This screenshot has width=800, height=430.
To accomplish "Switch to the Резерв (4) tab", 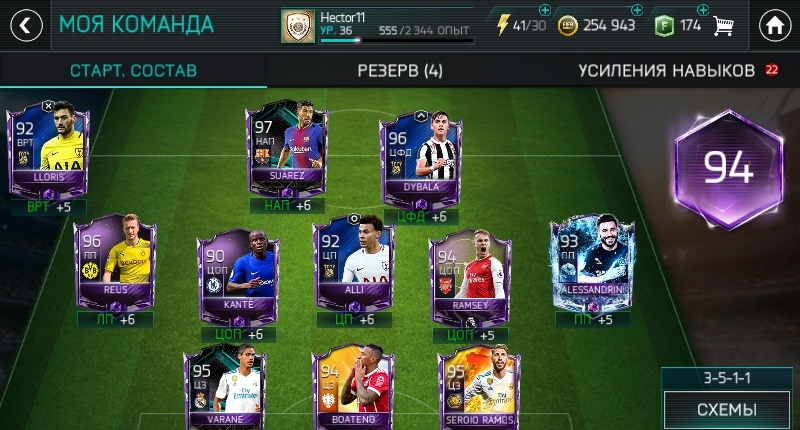I will point(400,71).
